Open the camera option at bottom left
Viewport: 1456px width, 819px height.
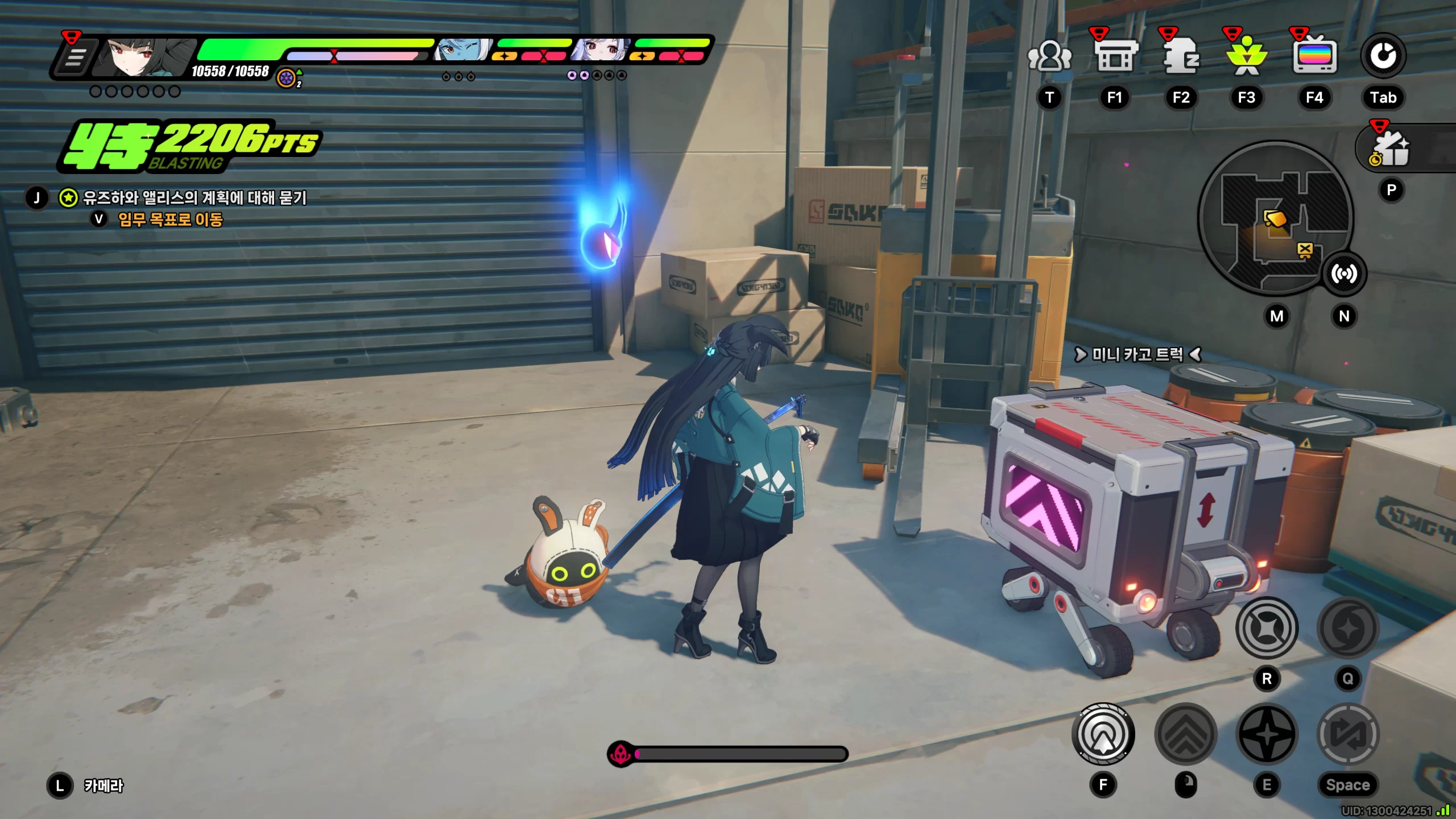coord(103,786)
